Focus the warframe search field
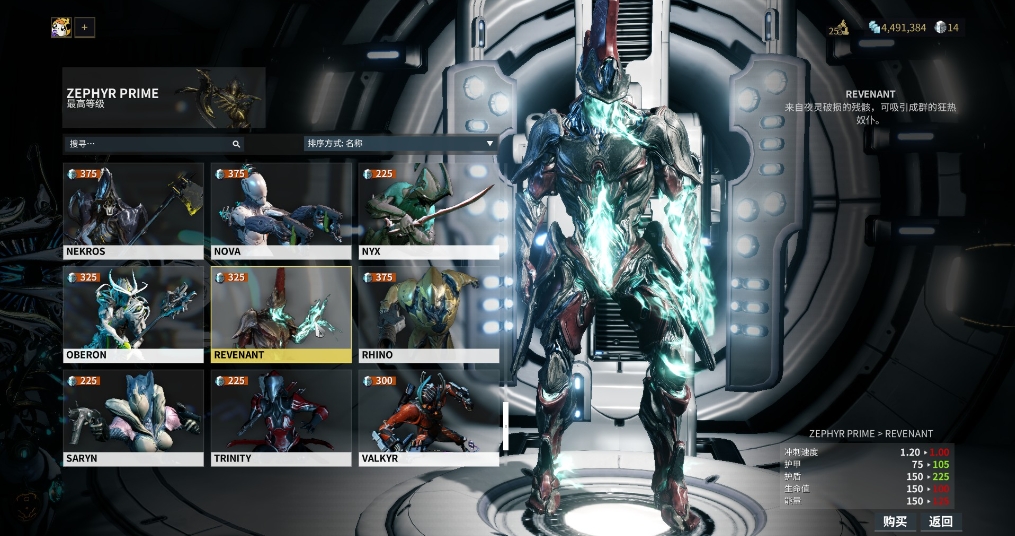1015x536 pixels. [x=150, y=144]
